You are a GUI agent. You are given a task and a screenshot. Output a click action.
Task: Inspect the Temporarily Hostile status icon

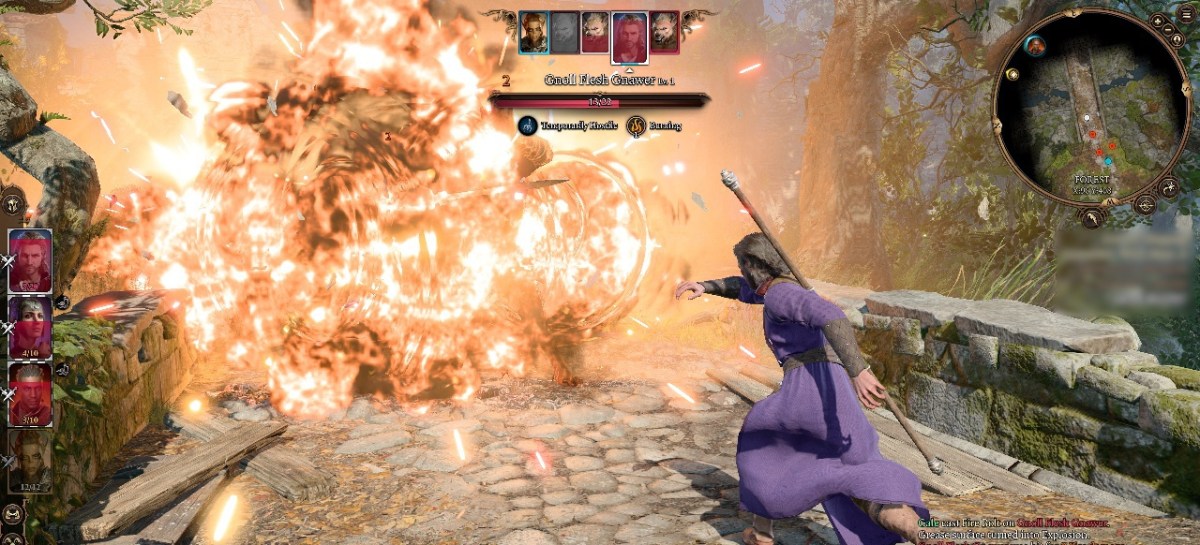click(528, 126)
